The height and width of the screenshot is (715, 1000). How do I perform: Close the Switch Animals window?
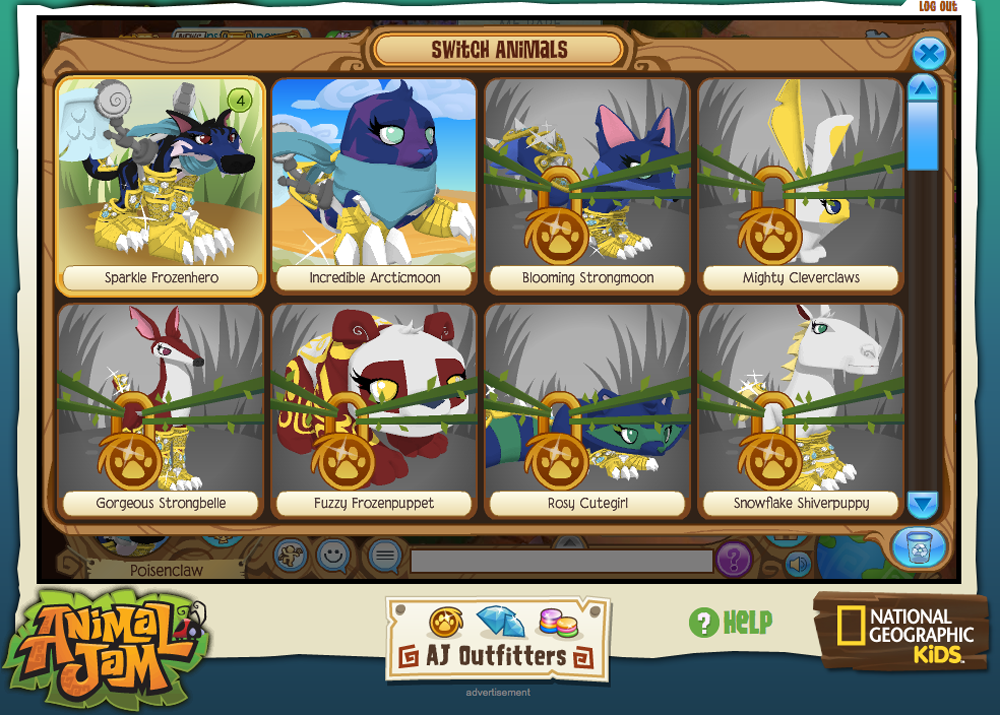(x=929, y=53)
